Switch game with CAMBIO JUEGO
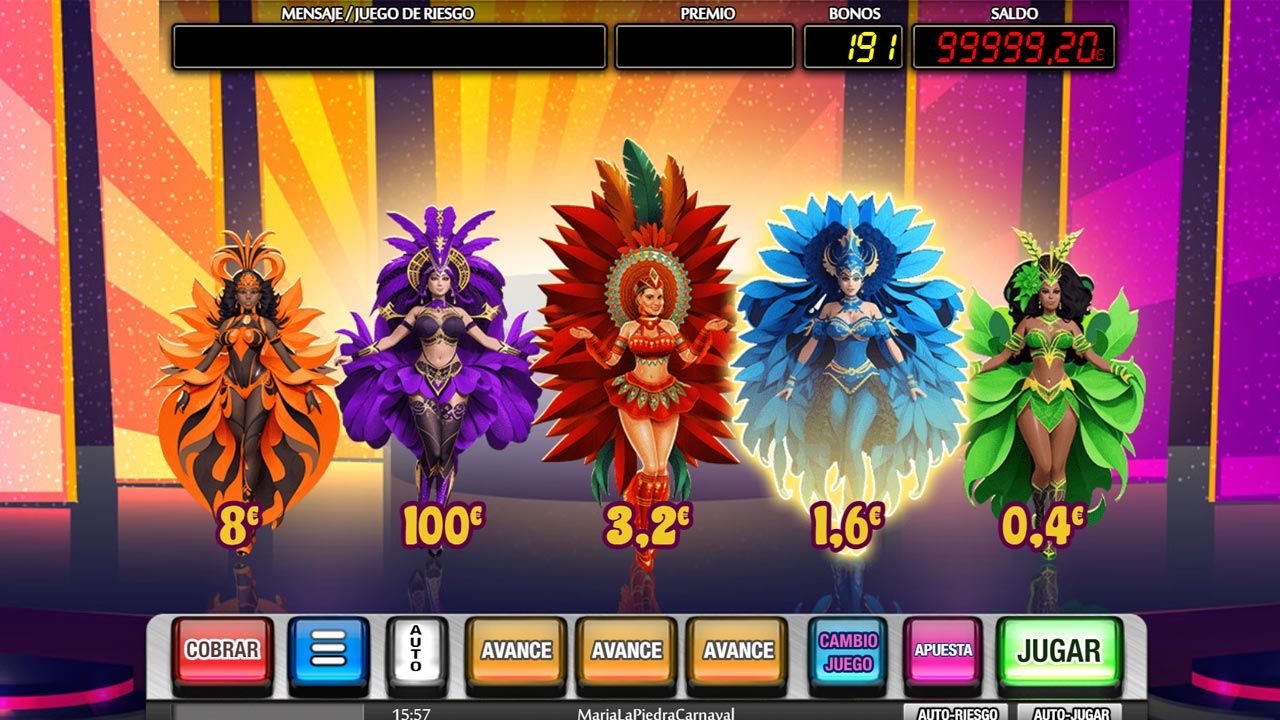This screenshot has width=1280, height=720. (x=848, y=652)
